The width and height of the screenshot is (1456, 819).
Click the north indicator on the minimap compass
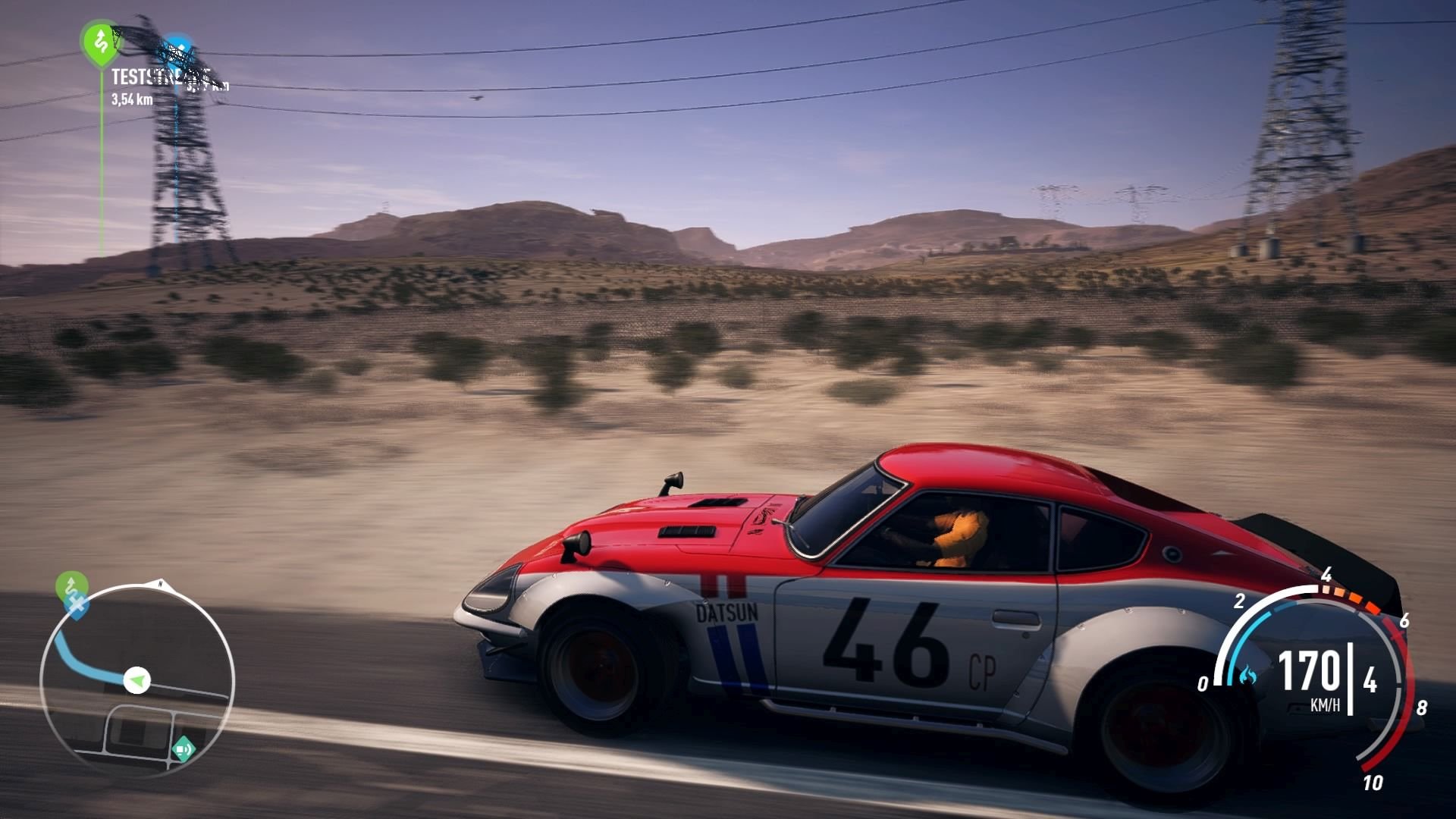click(x=161, y=582)
